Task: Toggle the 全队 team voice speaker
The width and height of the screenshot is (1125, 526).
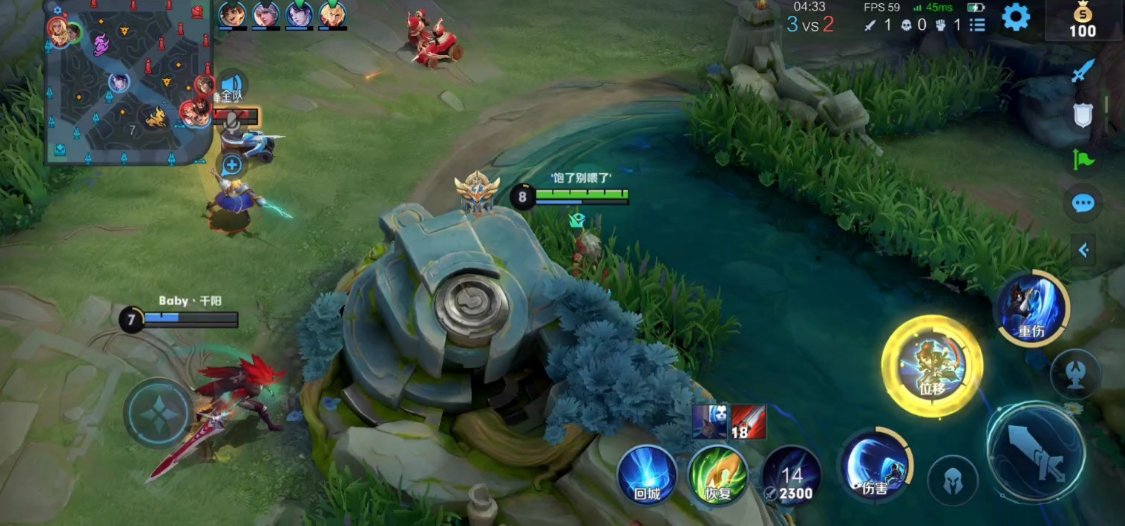Action: pyautogui.click(x=232, y=87)
